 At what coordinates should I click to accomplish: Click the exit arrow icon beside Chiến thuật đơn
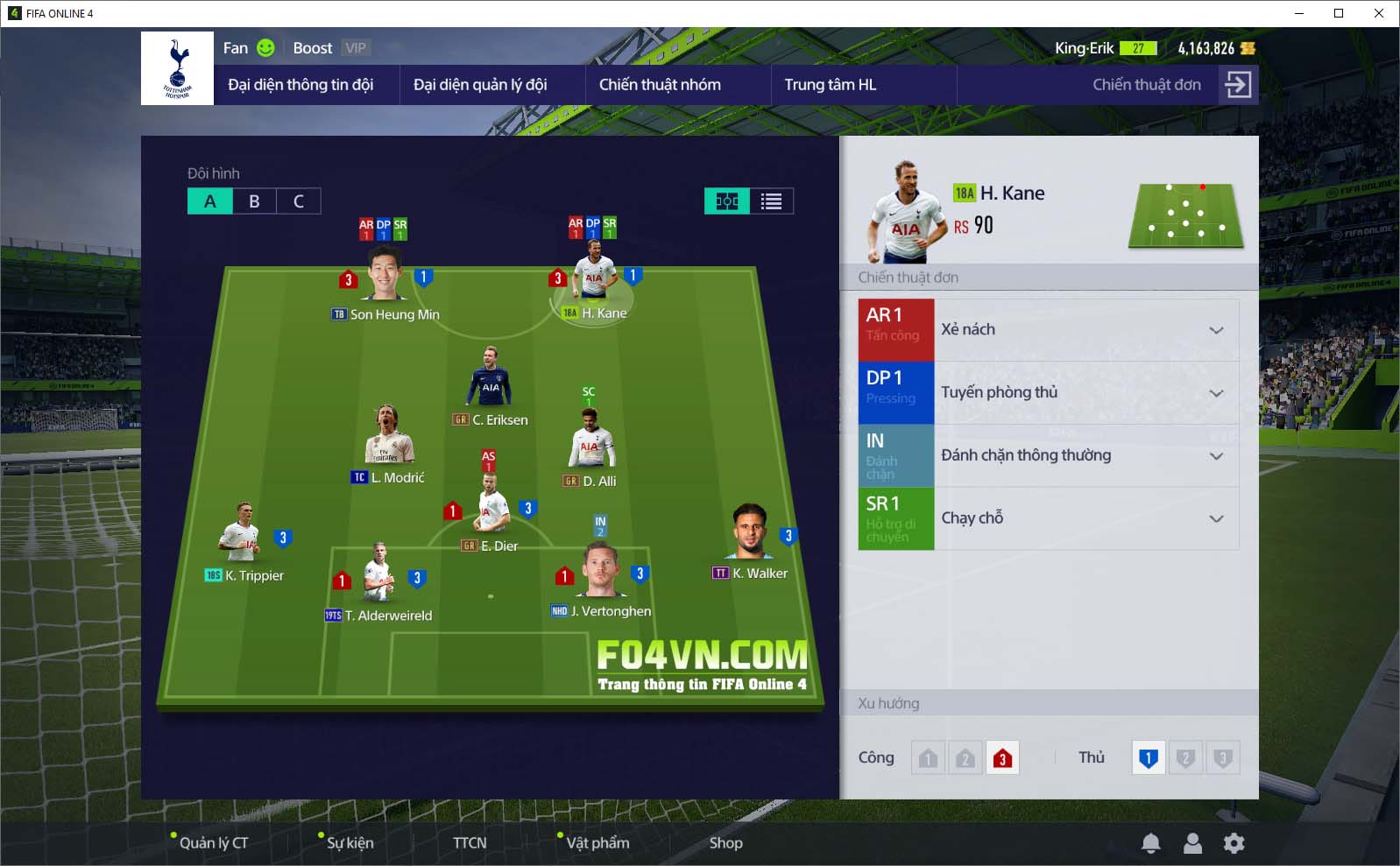coord(1238,85)
